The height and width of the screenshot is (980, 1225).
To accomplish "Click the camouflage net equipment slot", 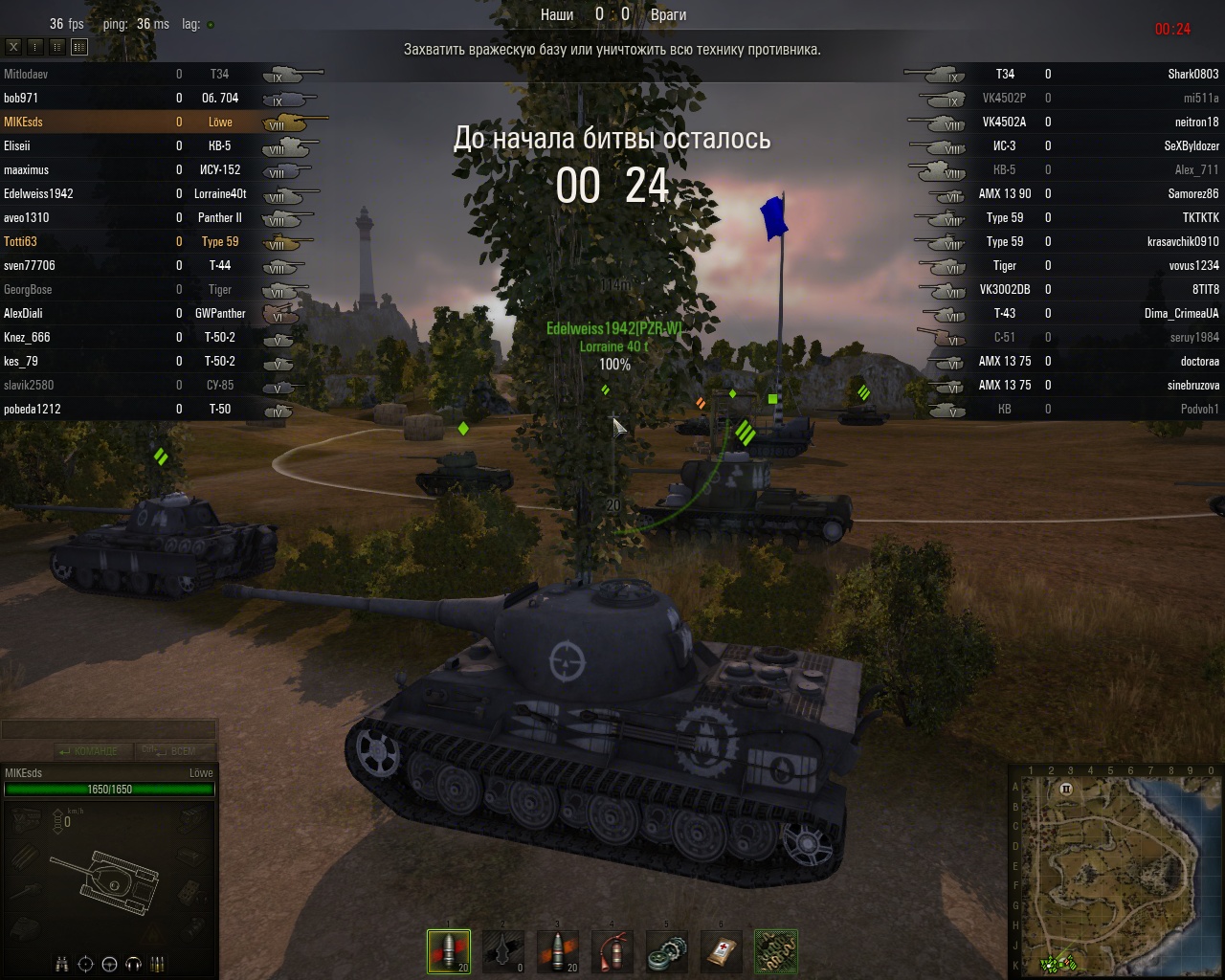I will click(x=776, y=951).
